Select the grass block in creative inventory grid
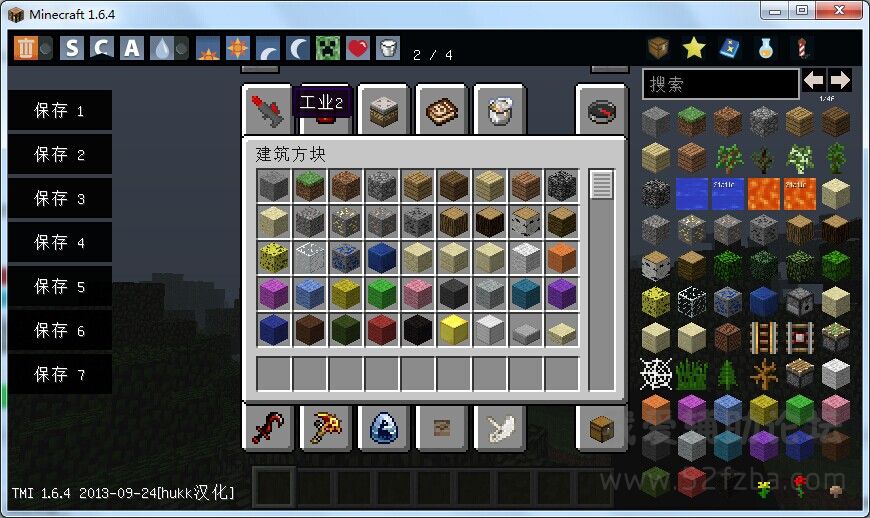Screen dimensions: 870x518 pyautogui.click(x=309, y=185)
